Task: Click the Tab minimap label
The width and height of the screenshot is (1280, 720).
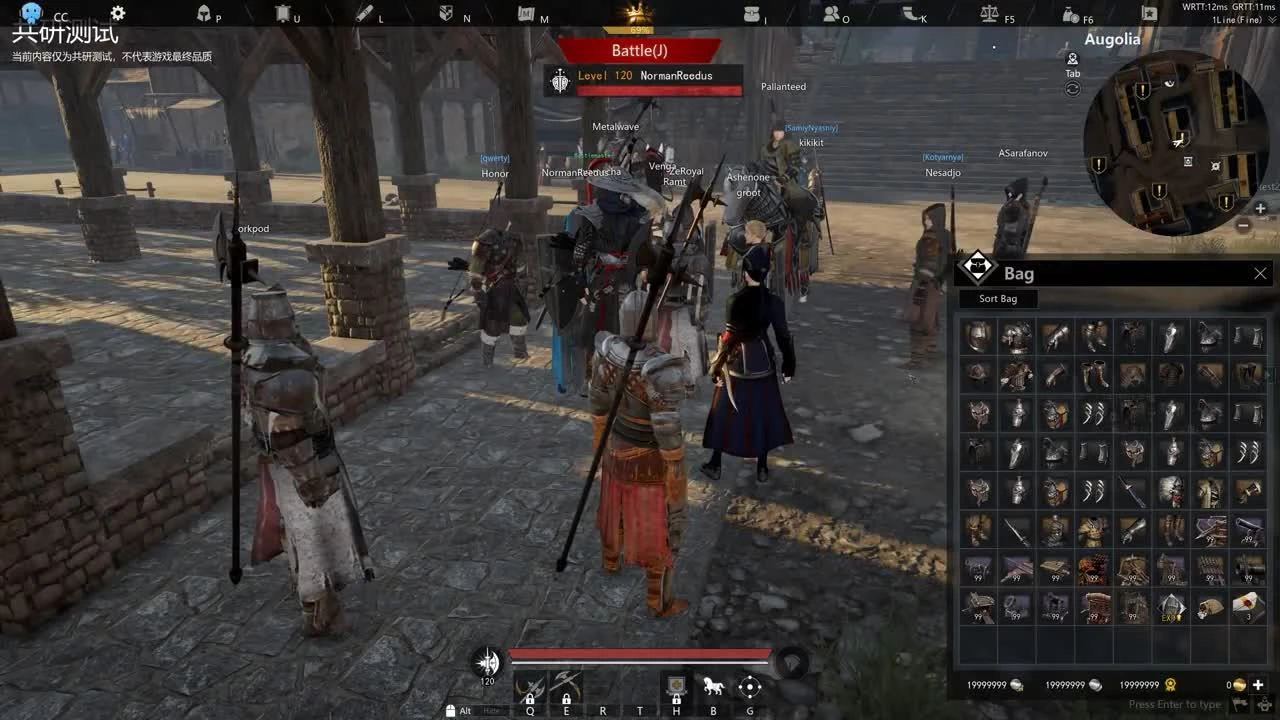Action: (1073, 73)
